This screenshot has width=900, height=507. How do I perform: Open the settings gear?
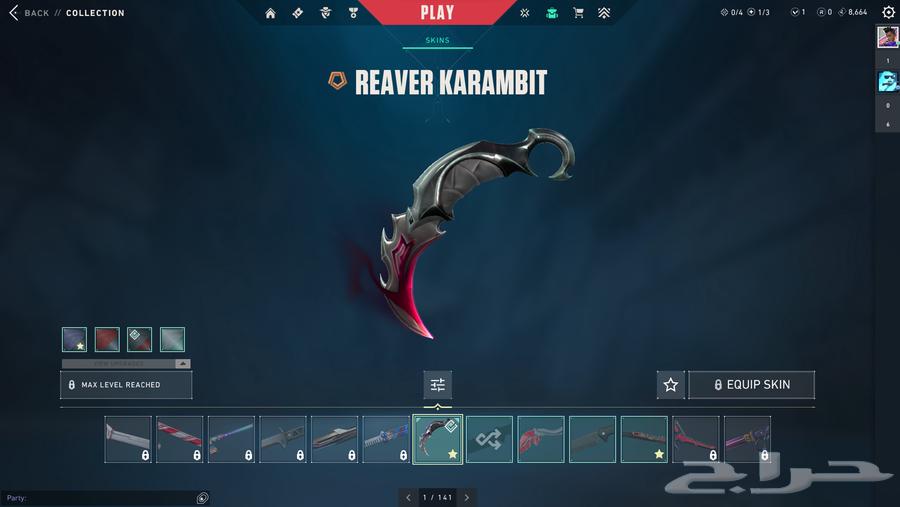(x=888, y=12)
